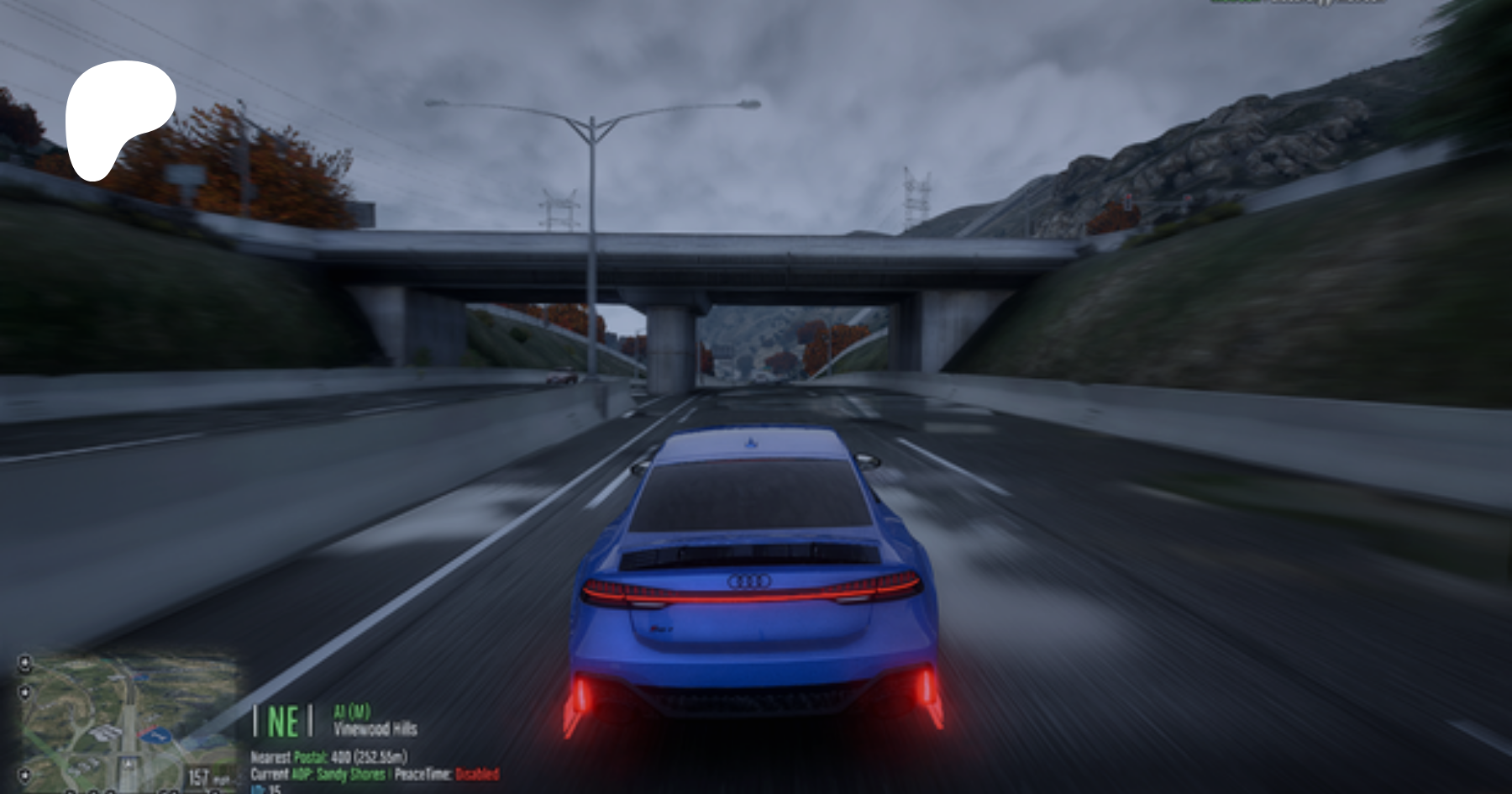Open the minimap in the corner

[x=126, y=720]
